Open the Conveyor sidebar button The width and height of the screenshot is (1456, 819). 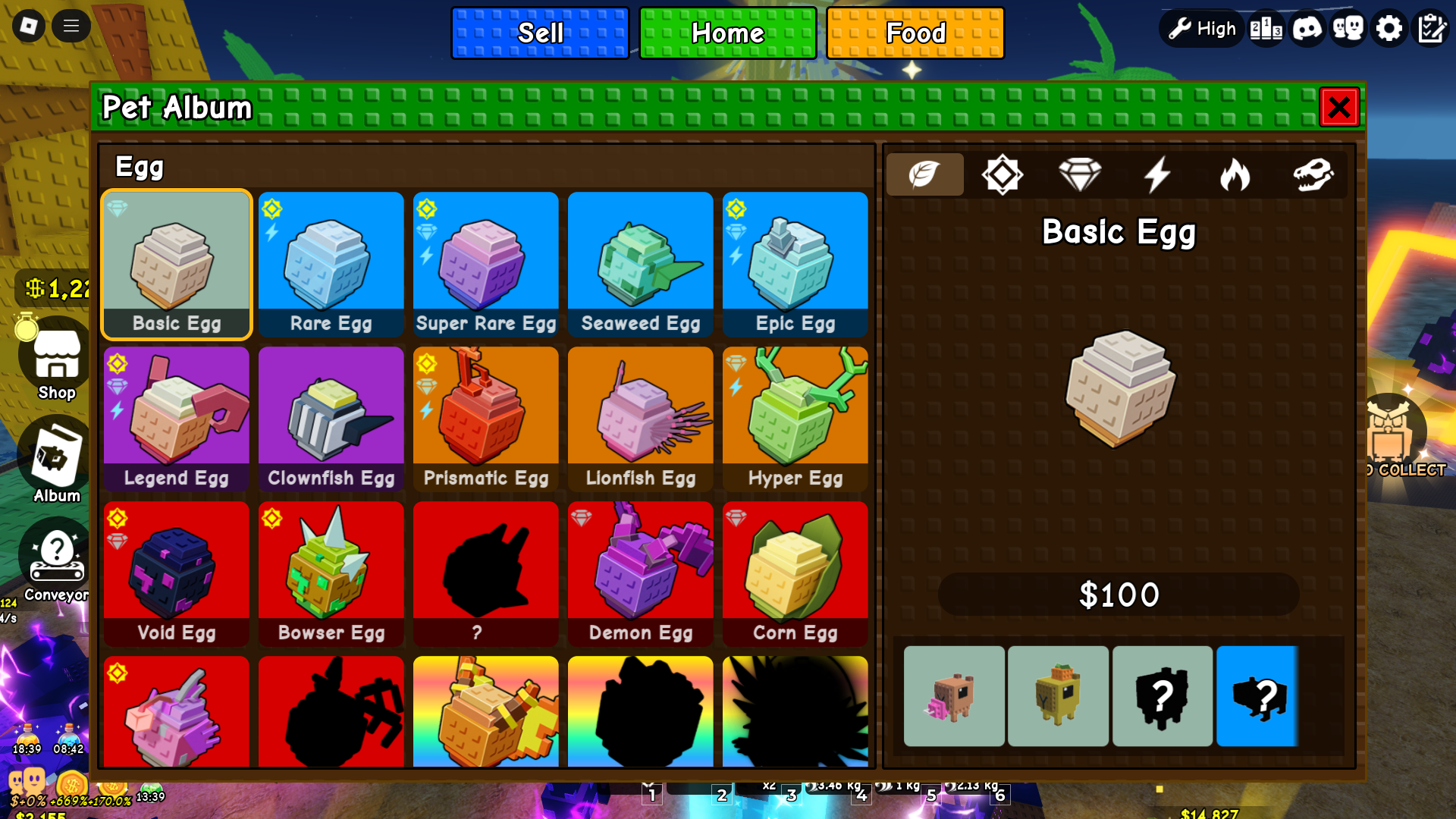coord(56,561)
